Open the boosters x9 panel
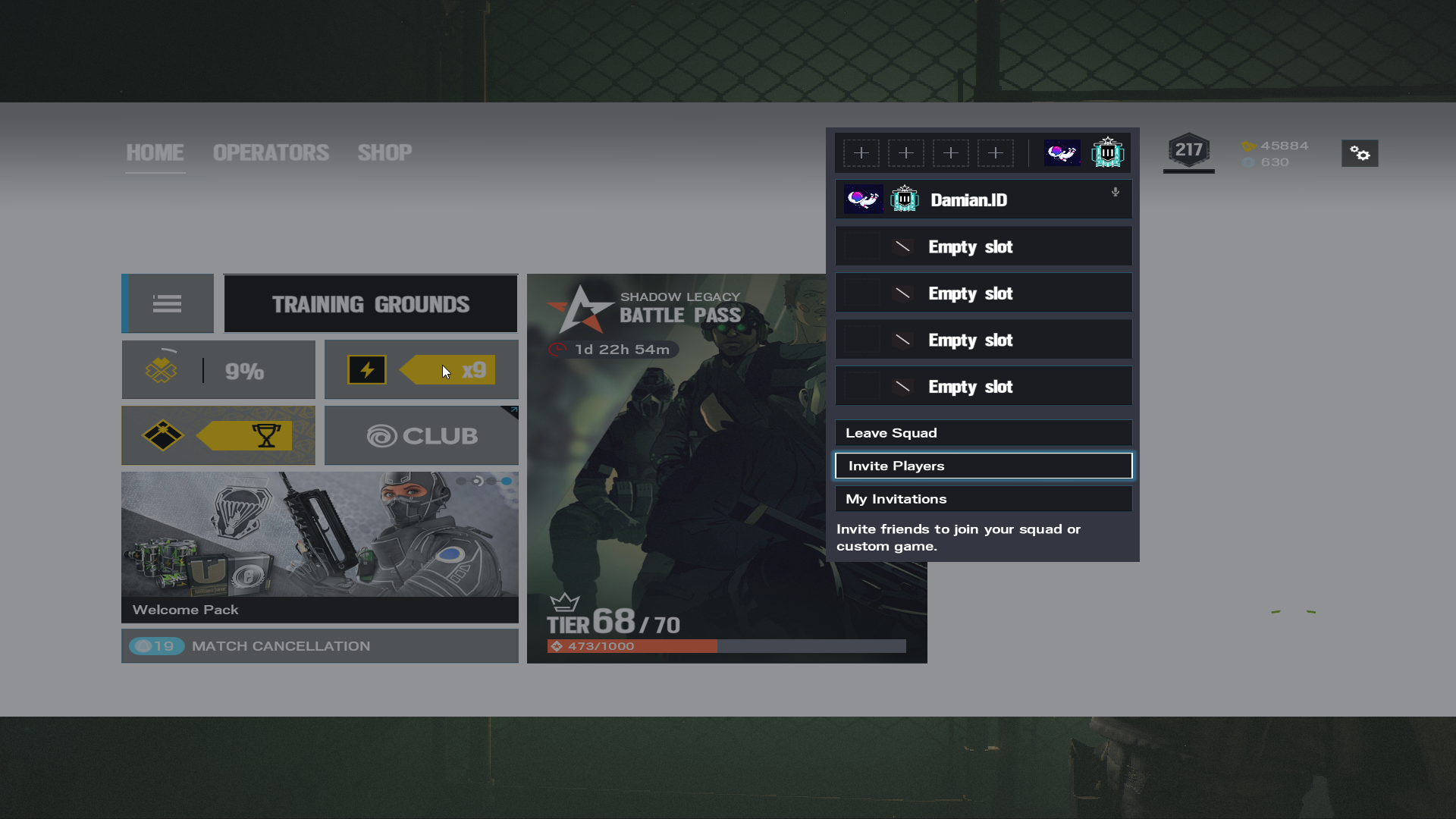 [422, 370]
